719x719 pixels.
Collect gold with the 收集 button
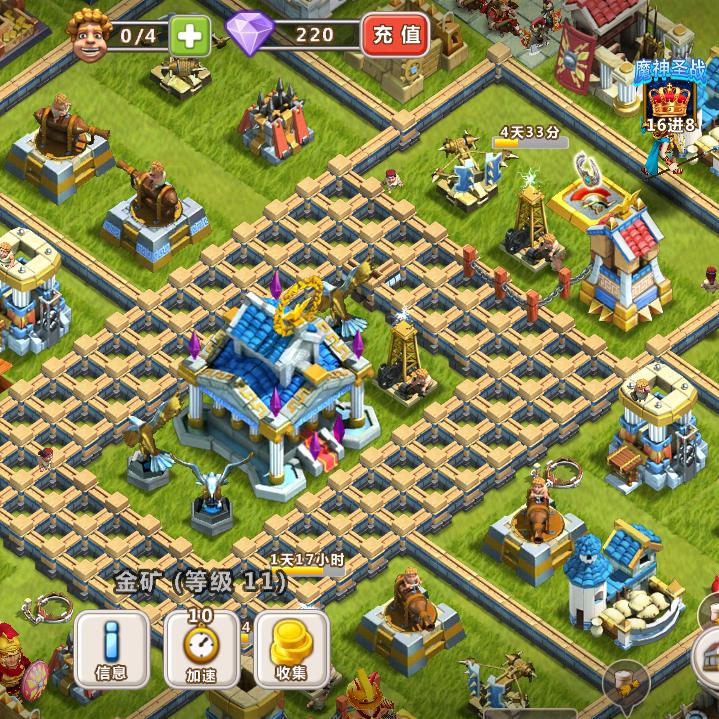click(291, 648)
